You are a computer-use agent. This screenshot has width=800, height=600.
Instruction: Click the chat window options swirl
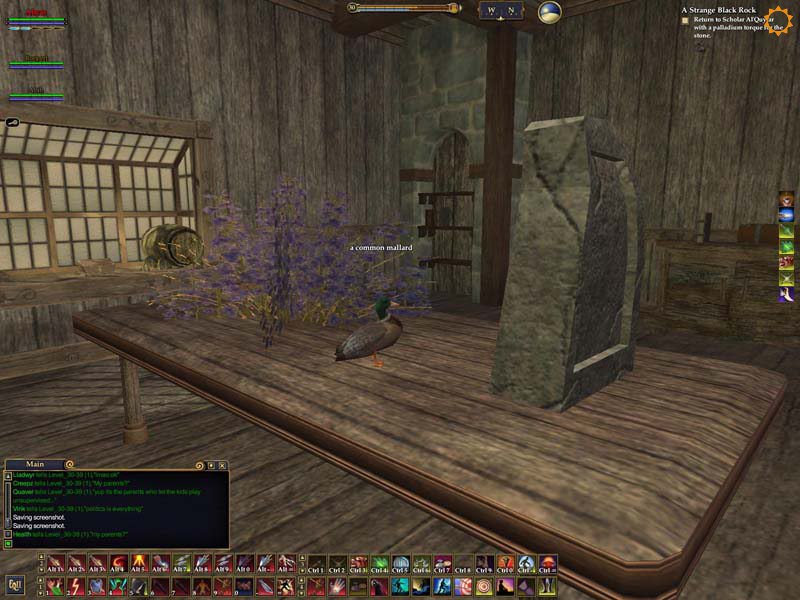click(x=199, y=465)
